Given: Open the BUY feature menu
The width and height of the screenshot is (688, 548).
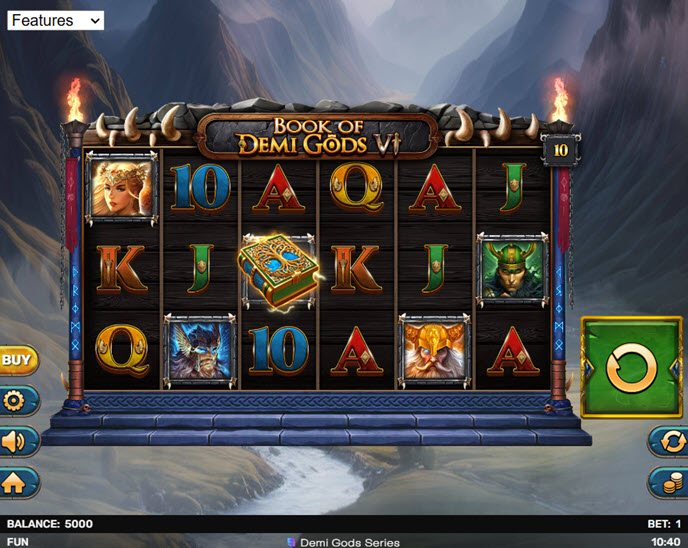Looking at the screenshot, I should click(17, 359).
